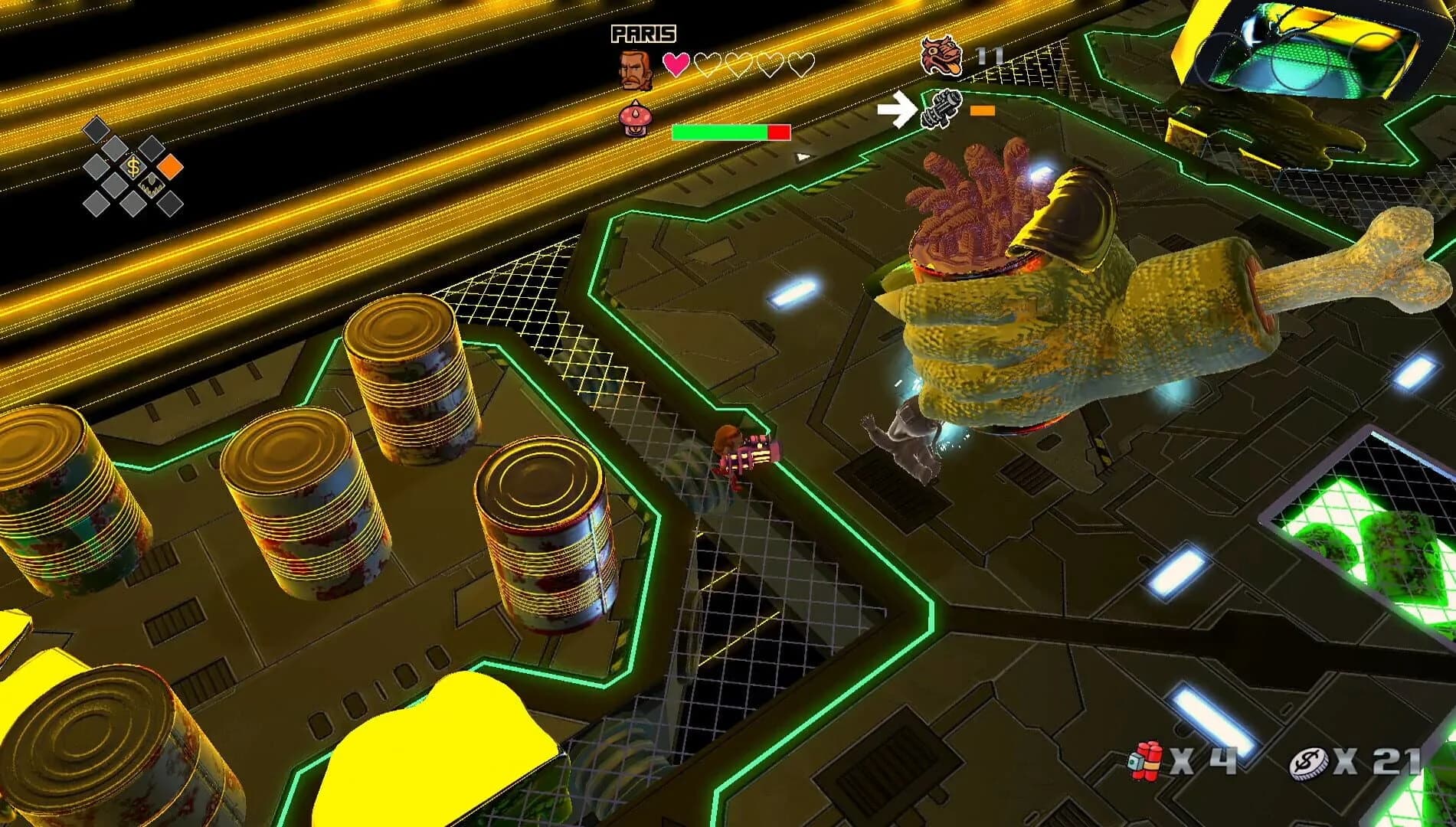Toggle the first filled pink heart
Image resolution: width=1456 pixels, height=827 pixels.
[x=677, y=64]
